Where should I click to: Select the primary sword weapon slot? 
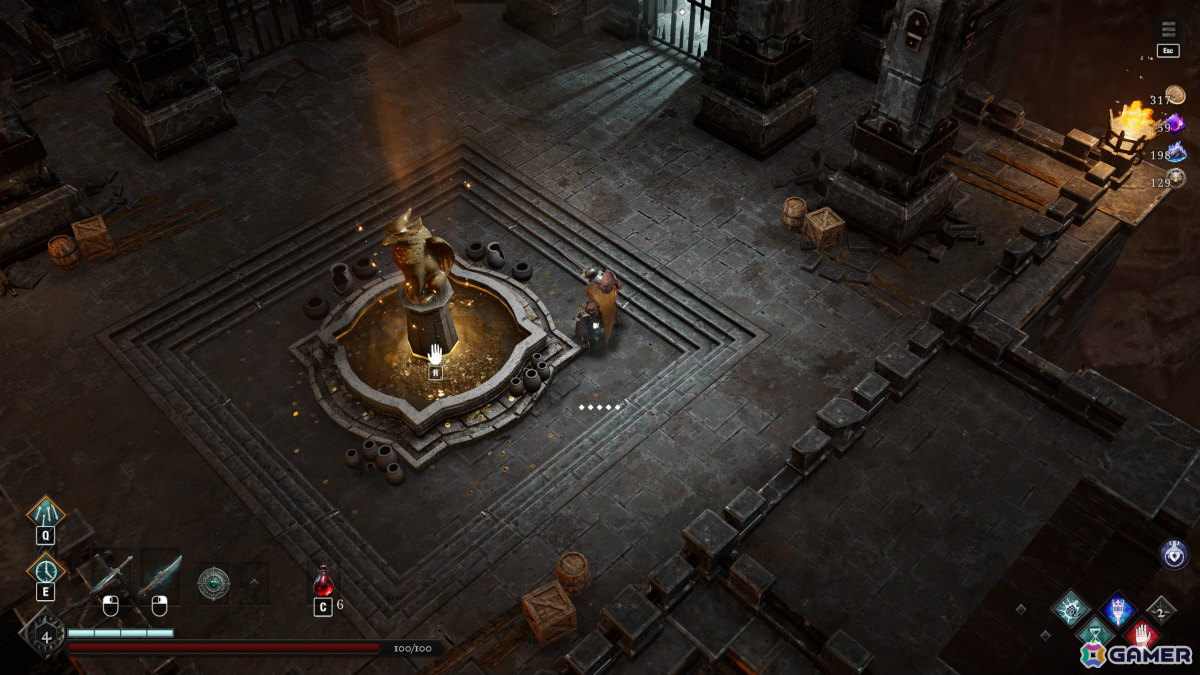[x=109, y=577]
